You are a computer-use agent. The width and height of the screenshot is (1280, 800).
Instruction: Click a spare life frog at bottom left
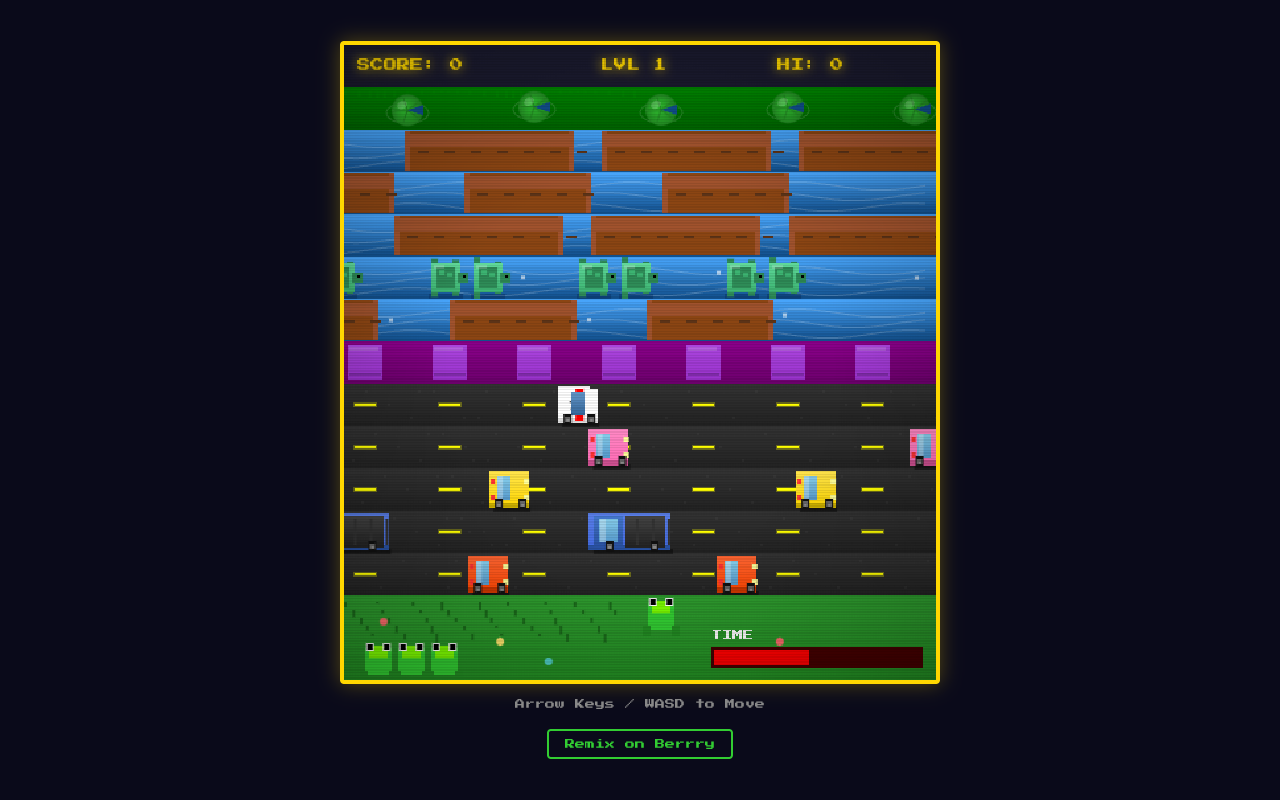(376, 659)
